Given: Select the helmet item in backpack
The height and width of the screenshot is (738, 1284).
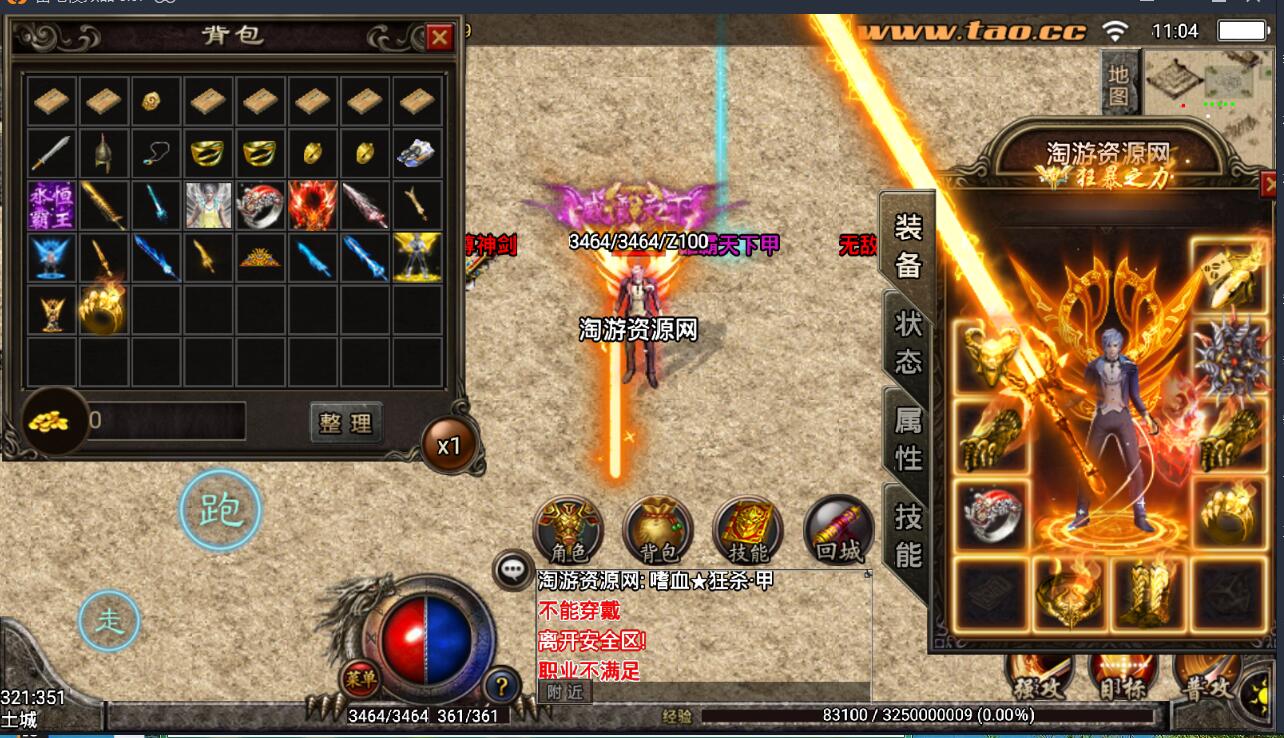Looking at the screenshot, I should [x=102, y=153].
